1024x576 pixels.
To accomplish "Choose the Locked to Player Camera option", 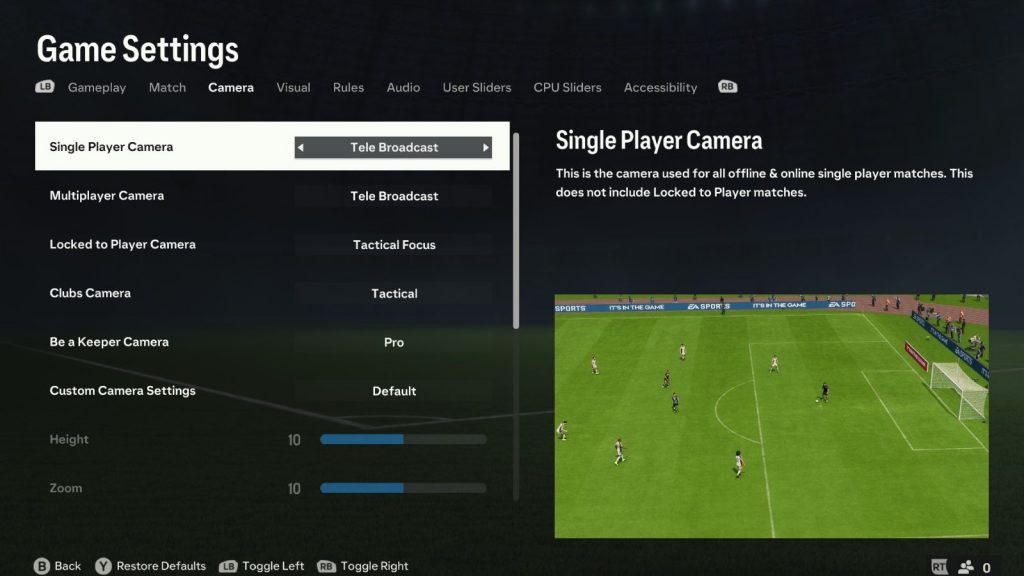I will point(272,245).
